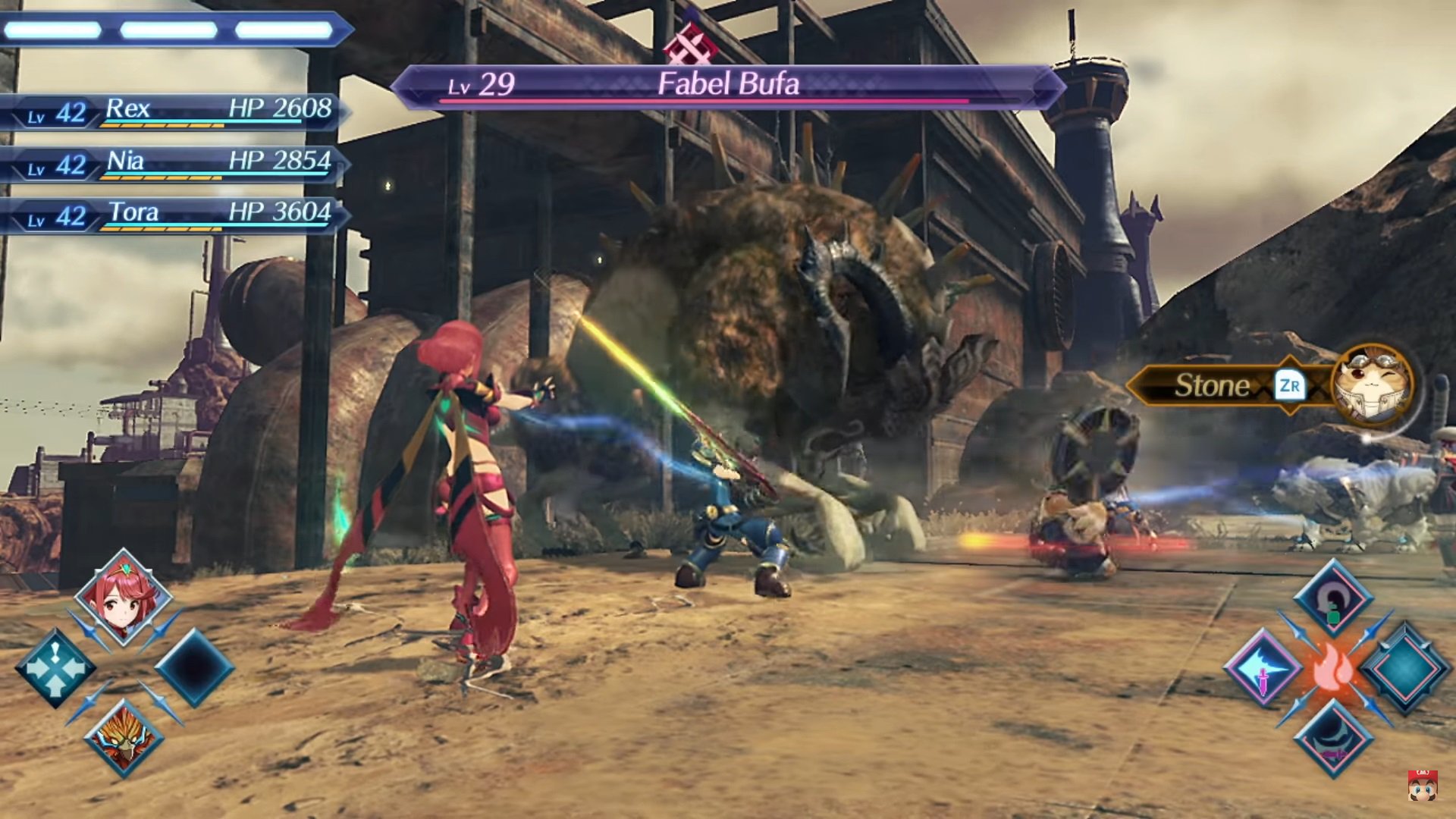Image resolution: width=1456 pixels, height=819 pixels.
Task: Select the Pyra blade portrait
Action: coord(124,598)
